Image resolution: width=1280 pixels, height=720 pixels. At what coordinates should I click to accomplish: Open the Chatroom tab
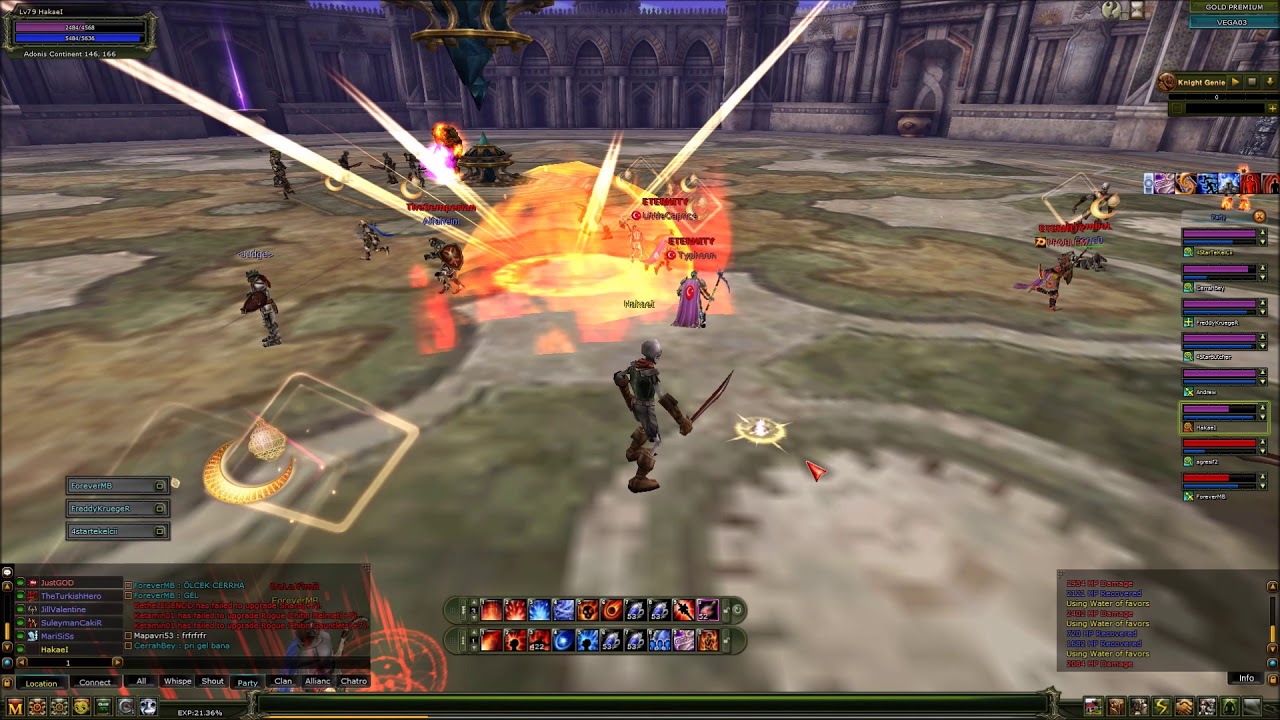pos(353,681)
